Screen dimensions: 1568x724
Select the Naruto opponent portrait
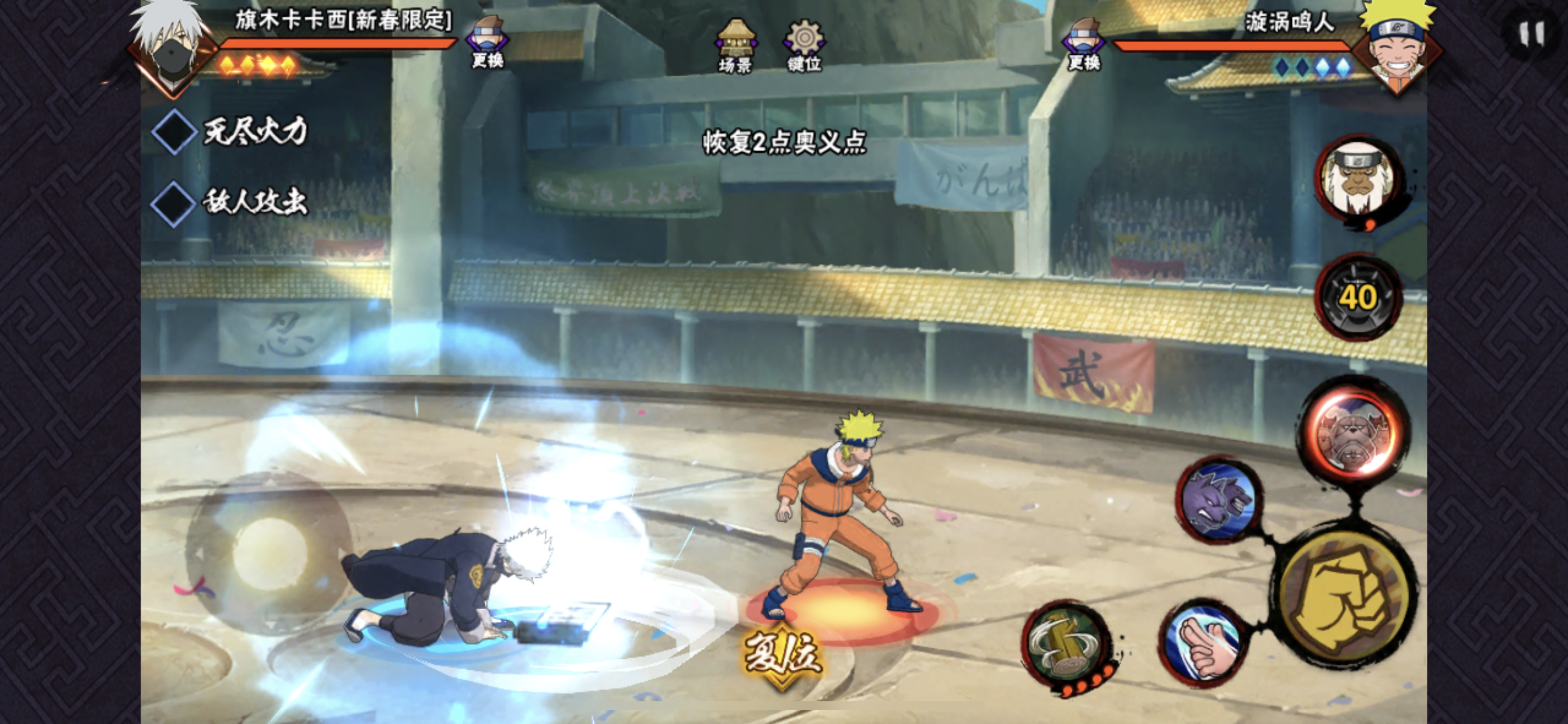point(1397,47)
